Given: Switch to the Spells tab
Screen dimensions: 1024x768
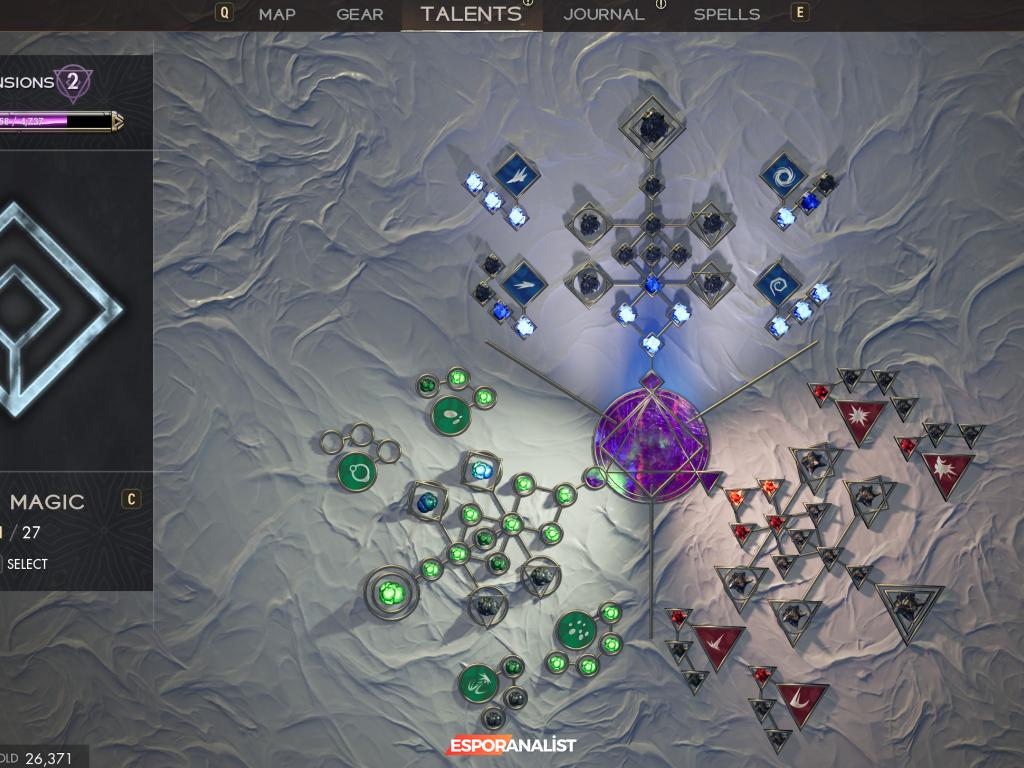Looking at the screenshot, I should 726,14.
